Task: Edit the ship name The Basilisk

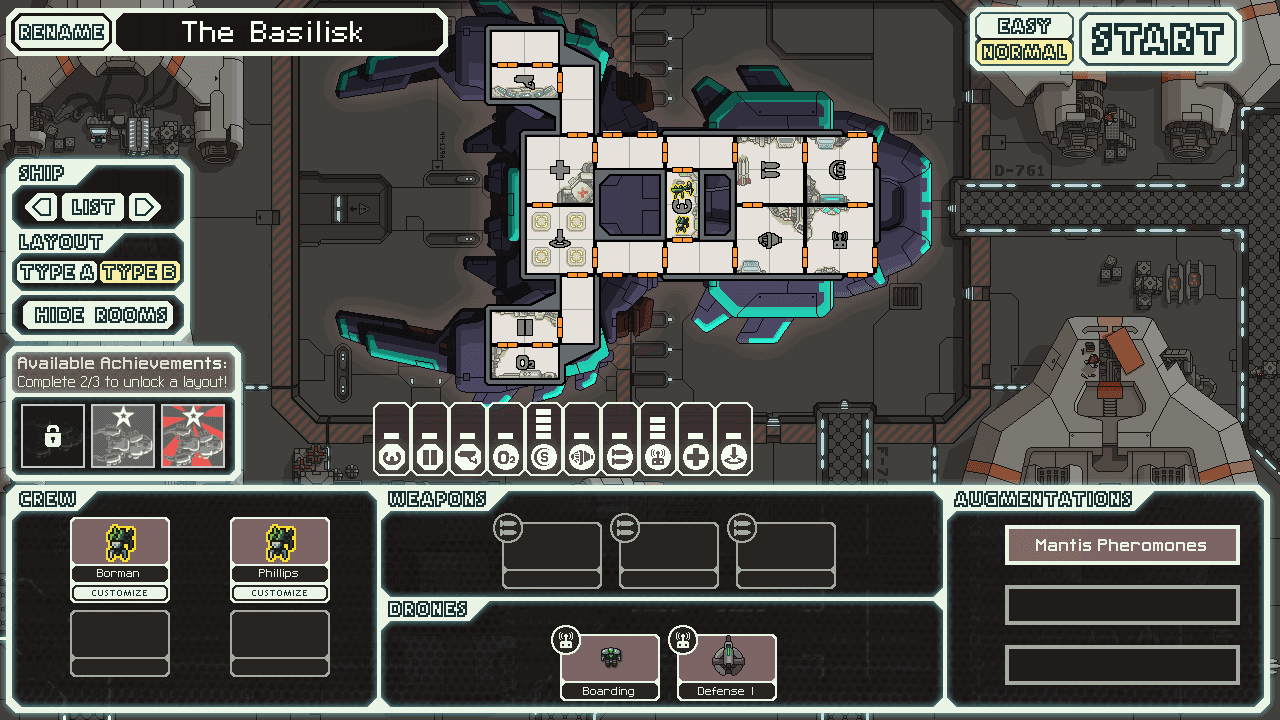Action: [280, 32]
